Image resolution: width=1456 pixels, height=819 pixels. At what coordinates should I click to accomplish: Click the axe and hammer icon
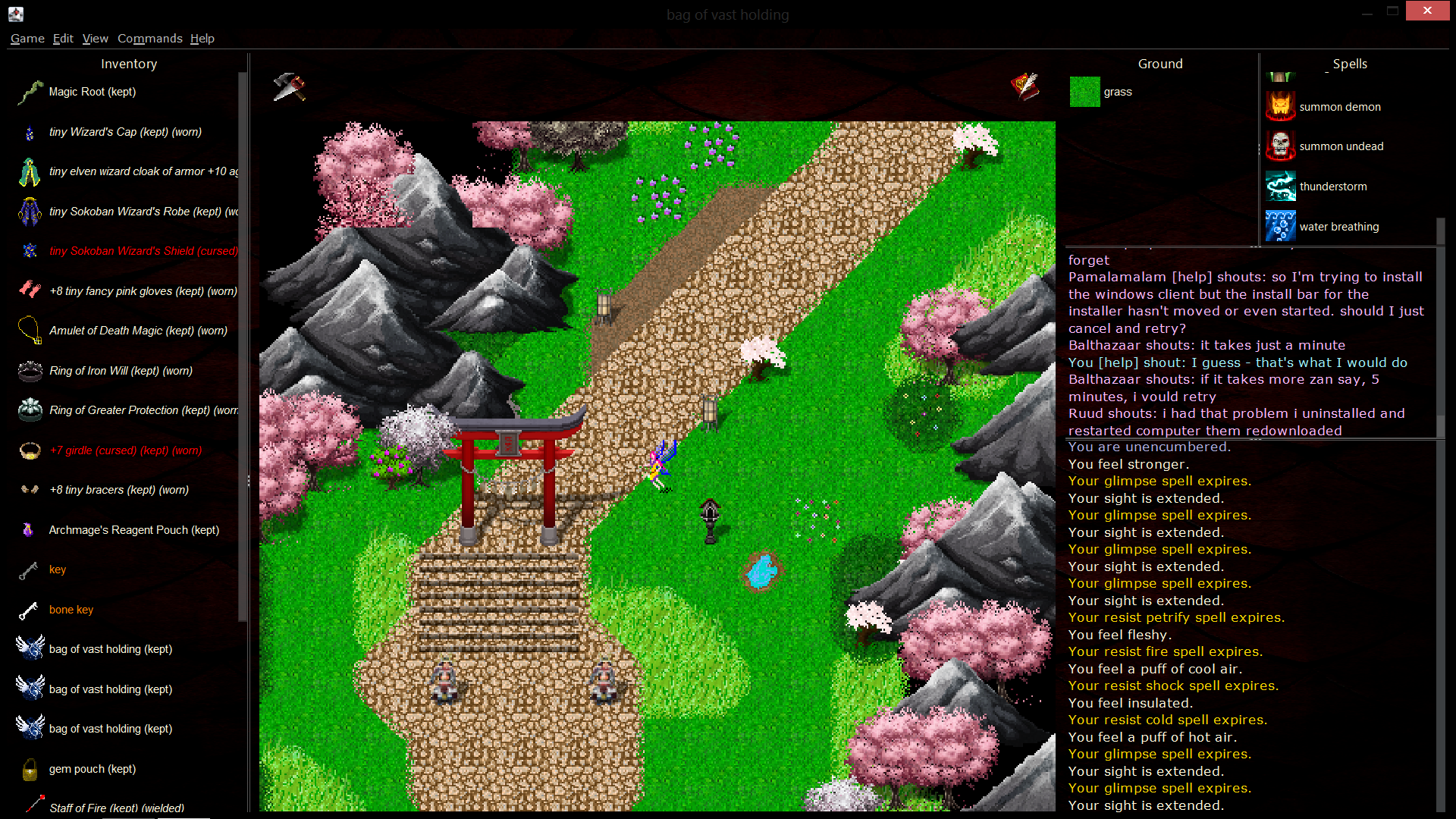pos(289,86)
